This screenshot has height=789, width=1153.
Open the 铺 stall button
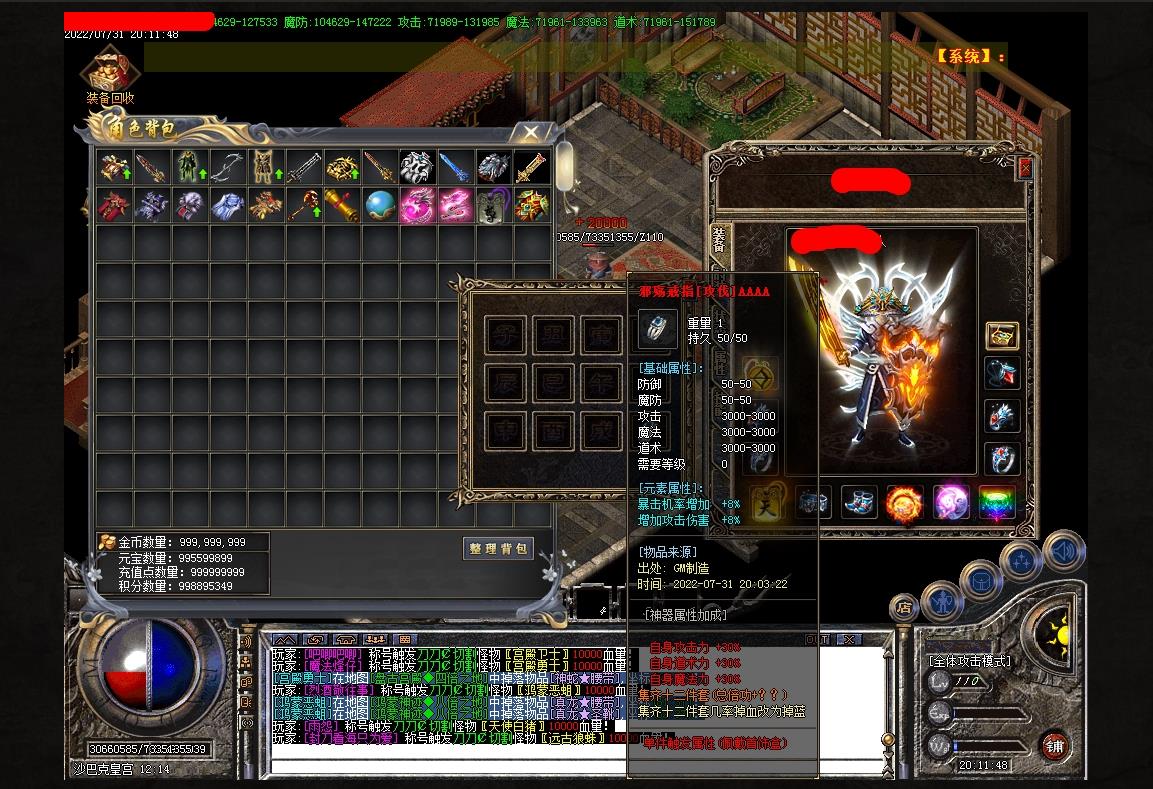coord(1055,745)
